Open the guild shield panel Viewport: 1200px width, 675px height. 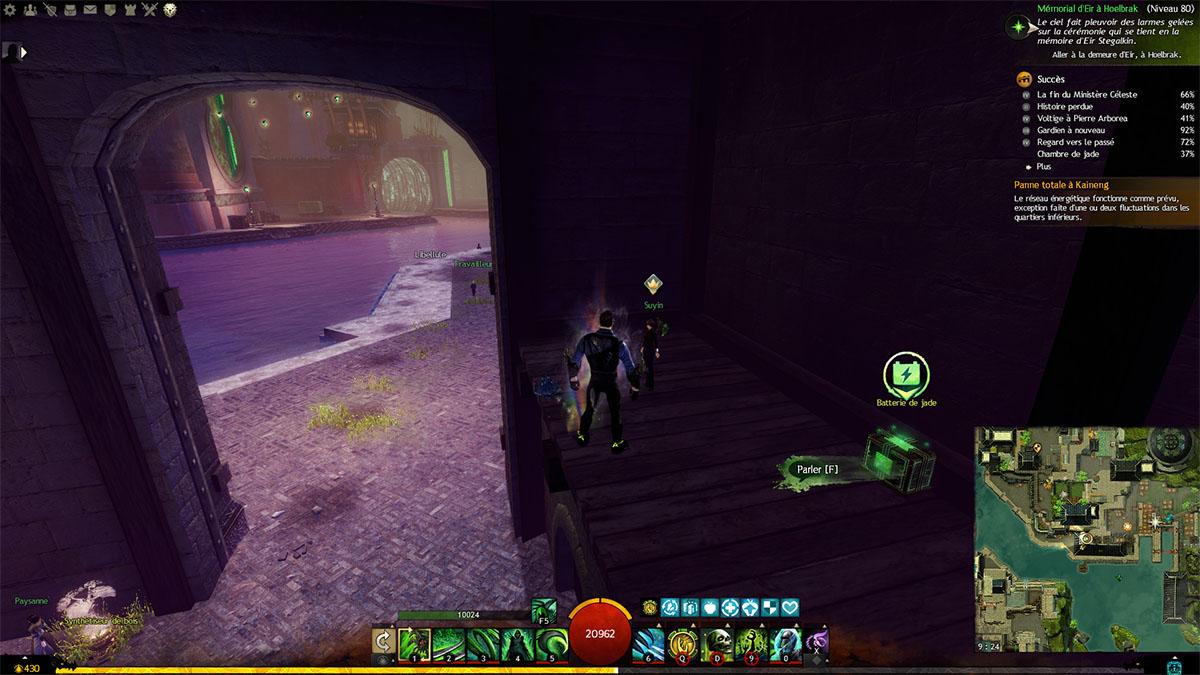[110, 10]
